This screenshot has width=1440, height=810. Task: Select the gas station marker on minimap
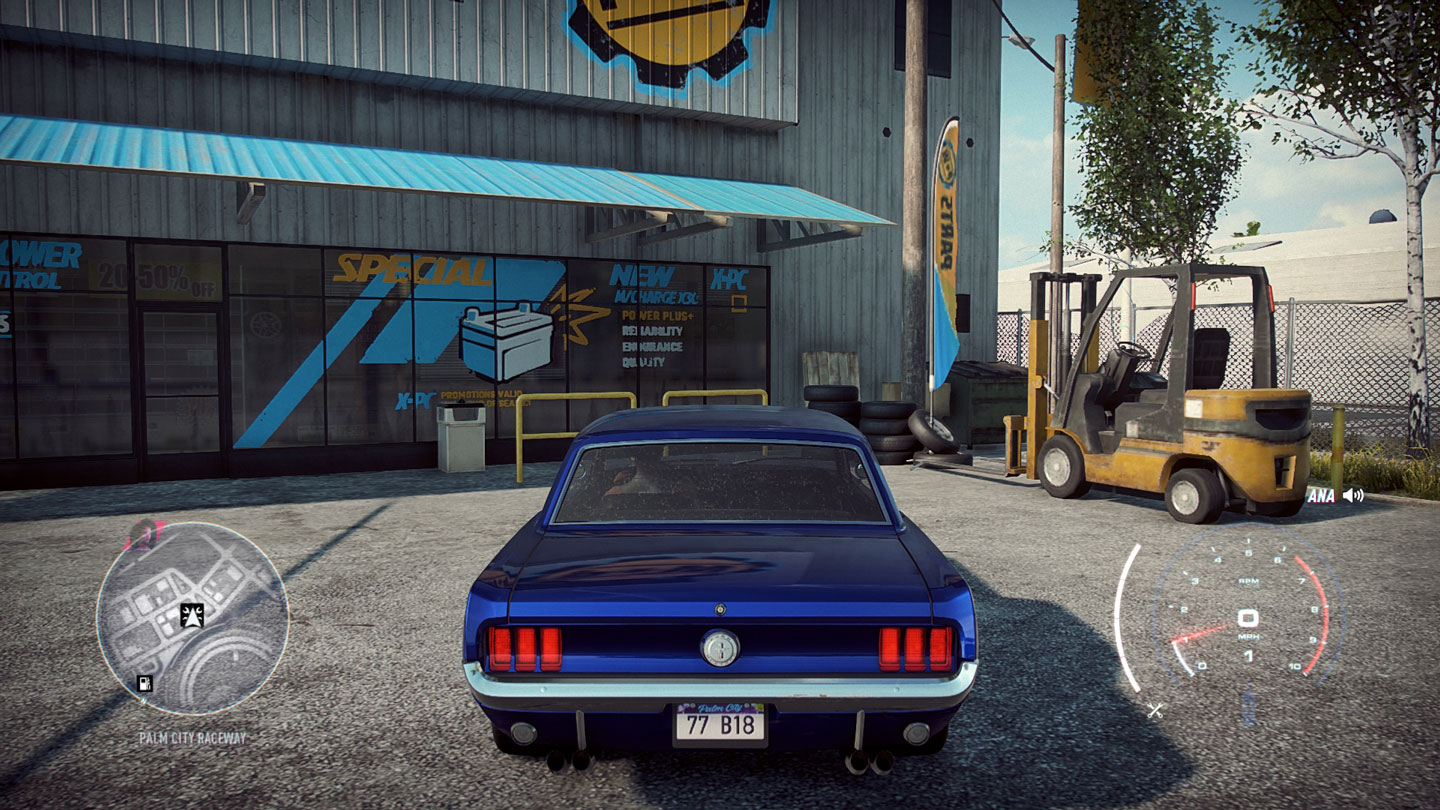point(146,684)
